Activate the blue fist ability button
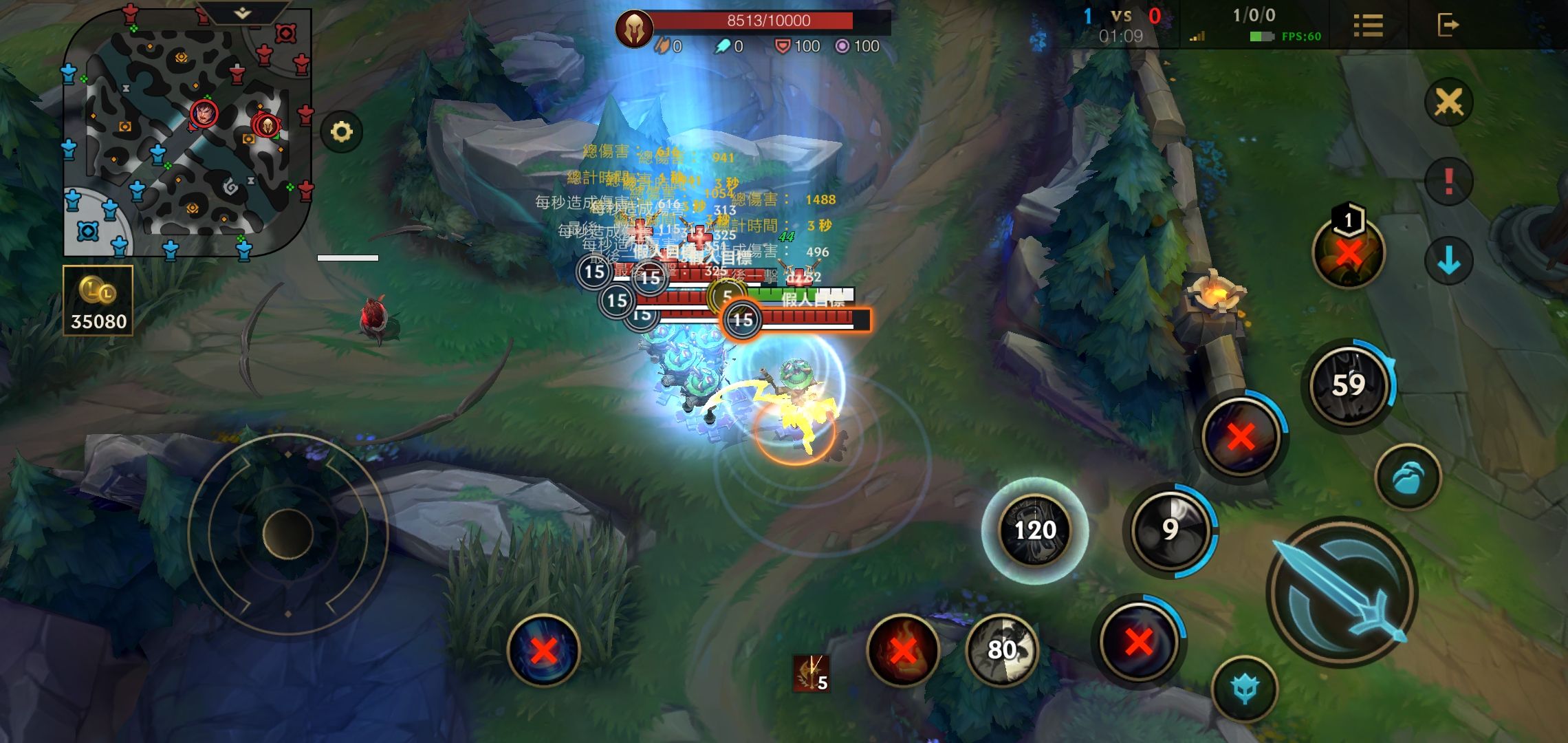The image size is (1568, 743). pos(1408,477)
